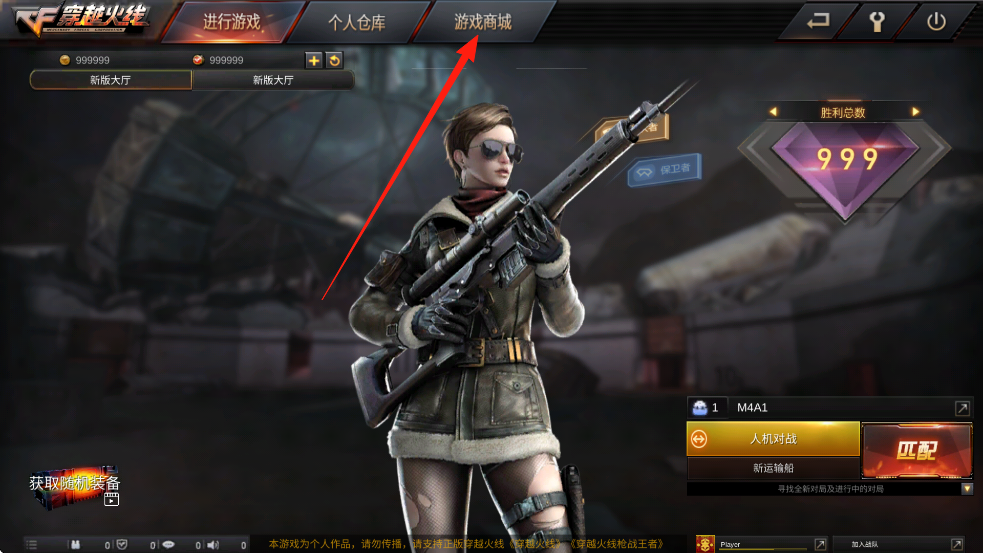This screenshot has width=983, height=553.
Task: Refresh currency with the circular arrow button
Action: (334, 60)
